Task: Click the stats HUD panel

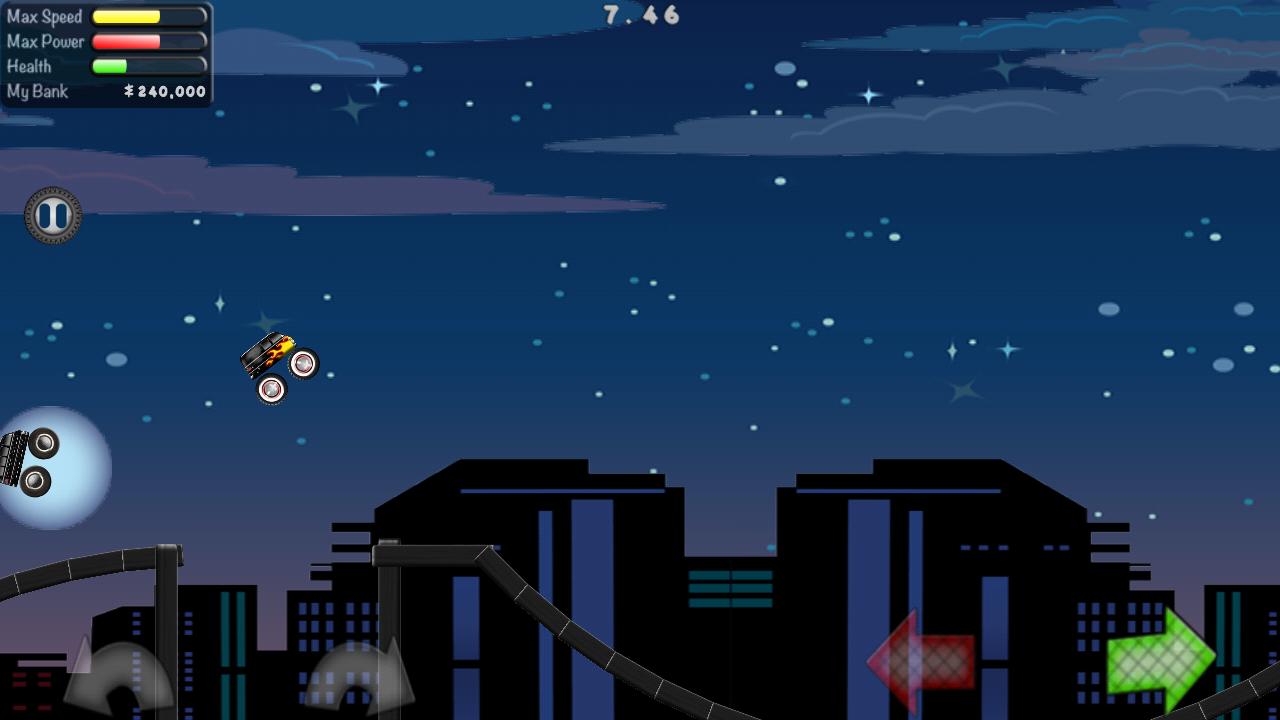Action: 105,53
